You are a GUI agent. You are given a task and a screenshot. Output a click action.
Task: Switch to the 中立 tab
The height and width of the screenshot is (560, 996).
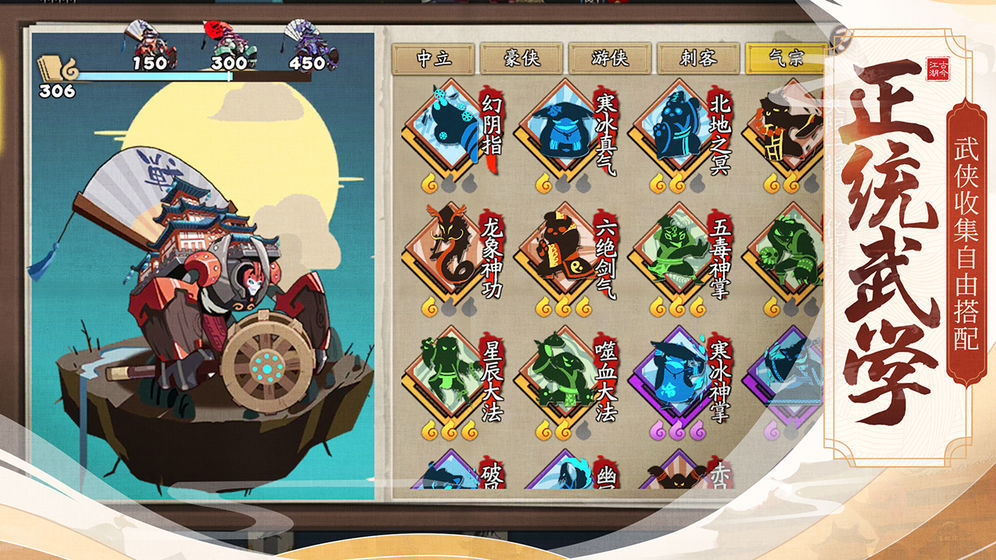pos(433,59)
